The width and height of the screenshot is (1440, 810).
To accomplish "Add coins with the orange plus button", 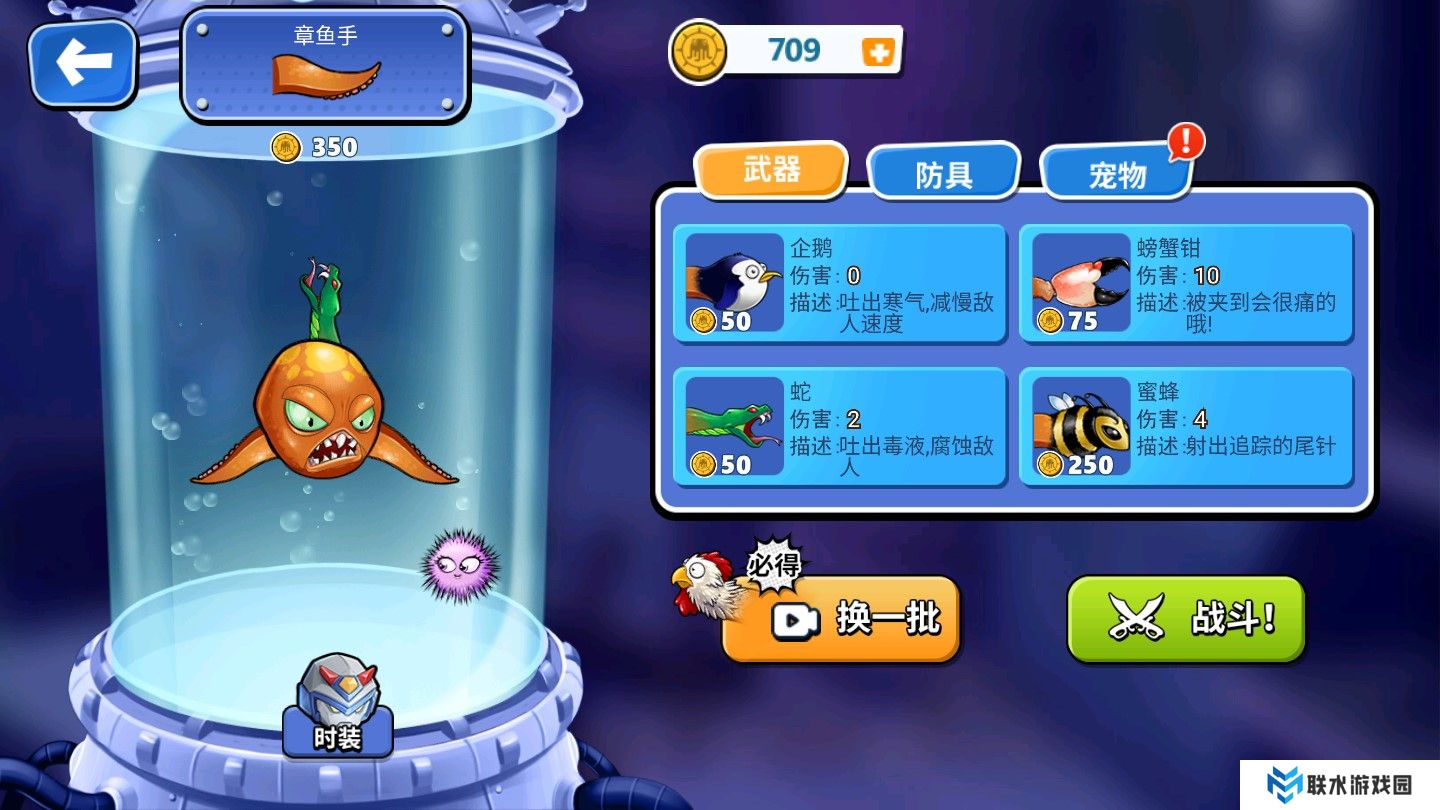I will pyautogui.click(x=878, y=52).
